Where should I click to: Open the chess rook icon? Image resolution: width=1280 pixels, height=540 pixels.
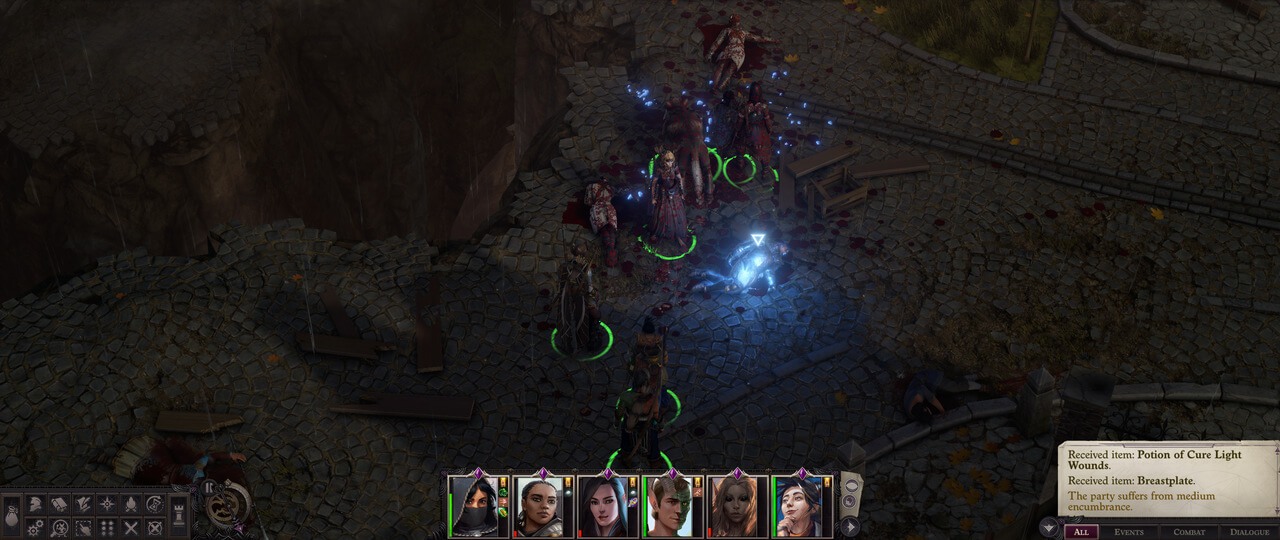tap(180, 515)
